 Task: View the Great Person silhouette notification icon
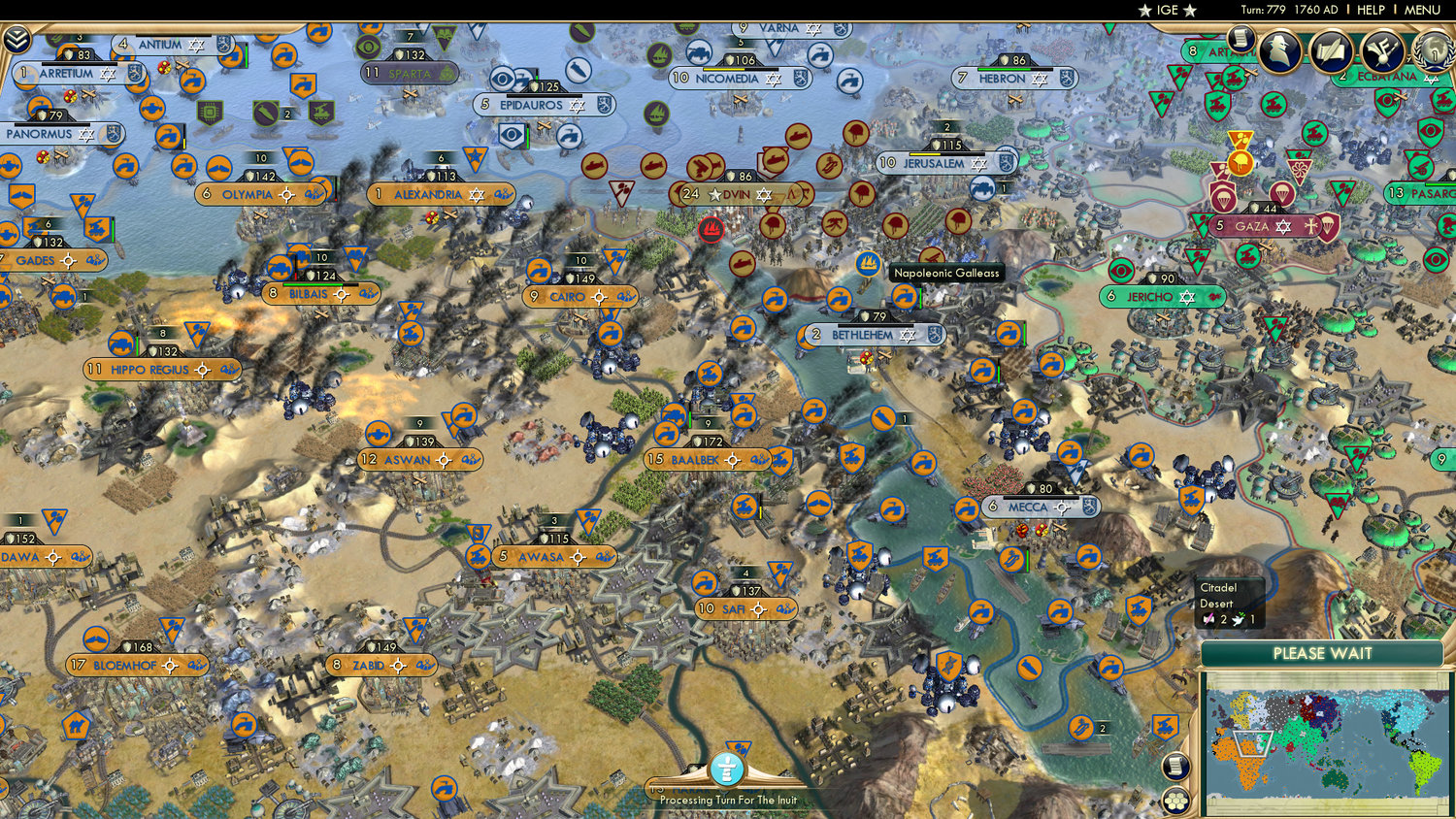[1279, 51]
